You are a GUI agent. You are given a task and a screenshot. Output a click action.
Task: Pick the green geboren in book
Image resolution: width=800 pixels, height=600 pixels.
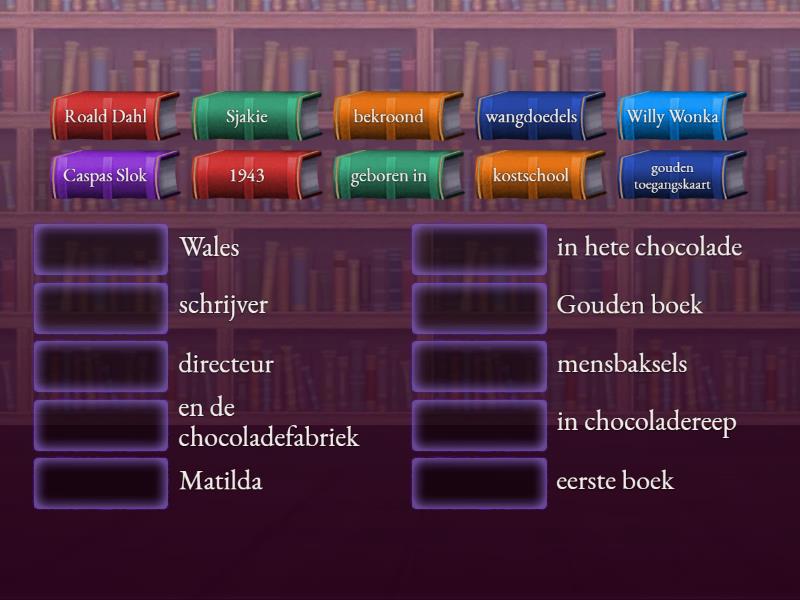389,175
